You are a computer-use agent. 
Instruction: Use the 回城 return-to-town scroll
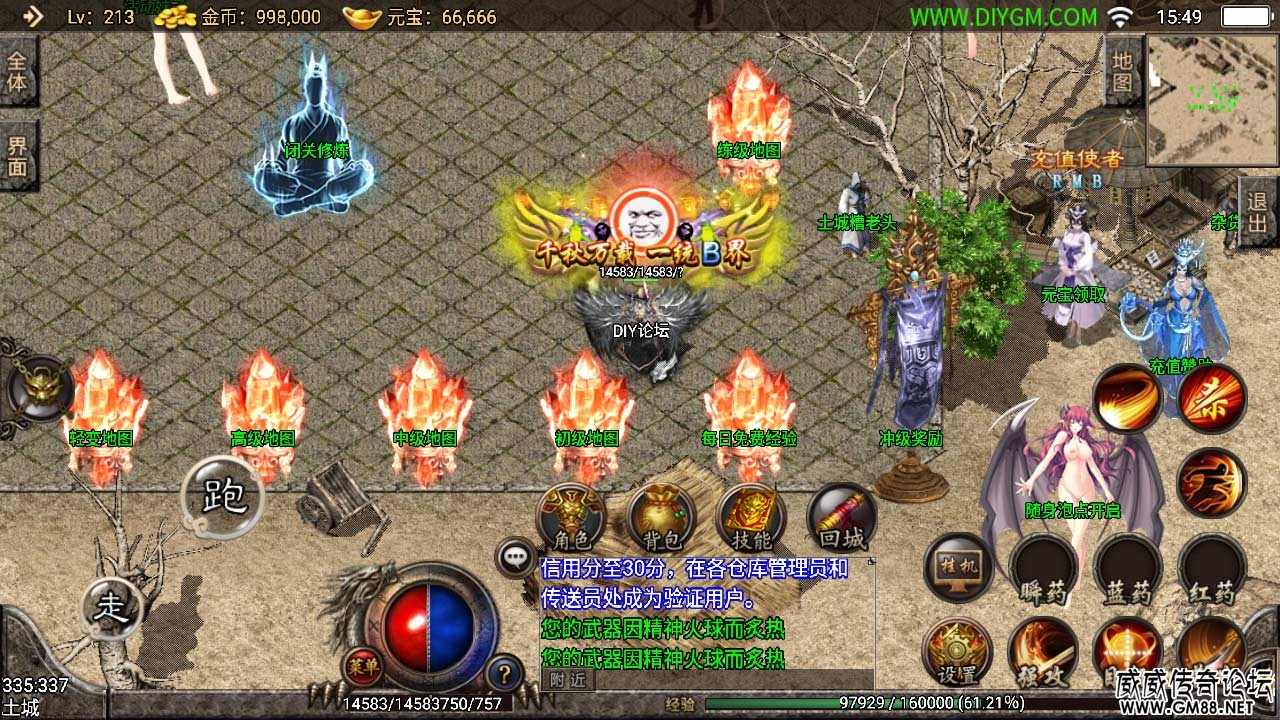pyautogui.click(x=841, y=519)
